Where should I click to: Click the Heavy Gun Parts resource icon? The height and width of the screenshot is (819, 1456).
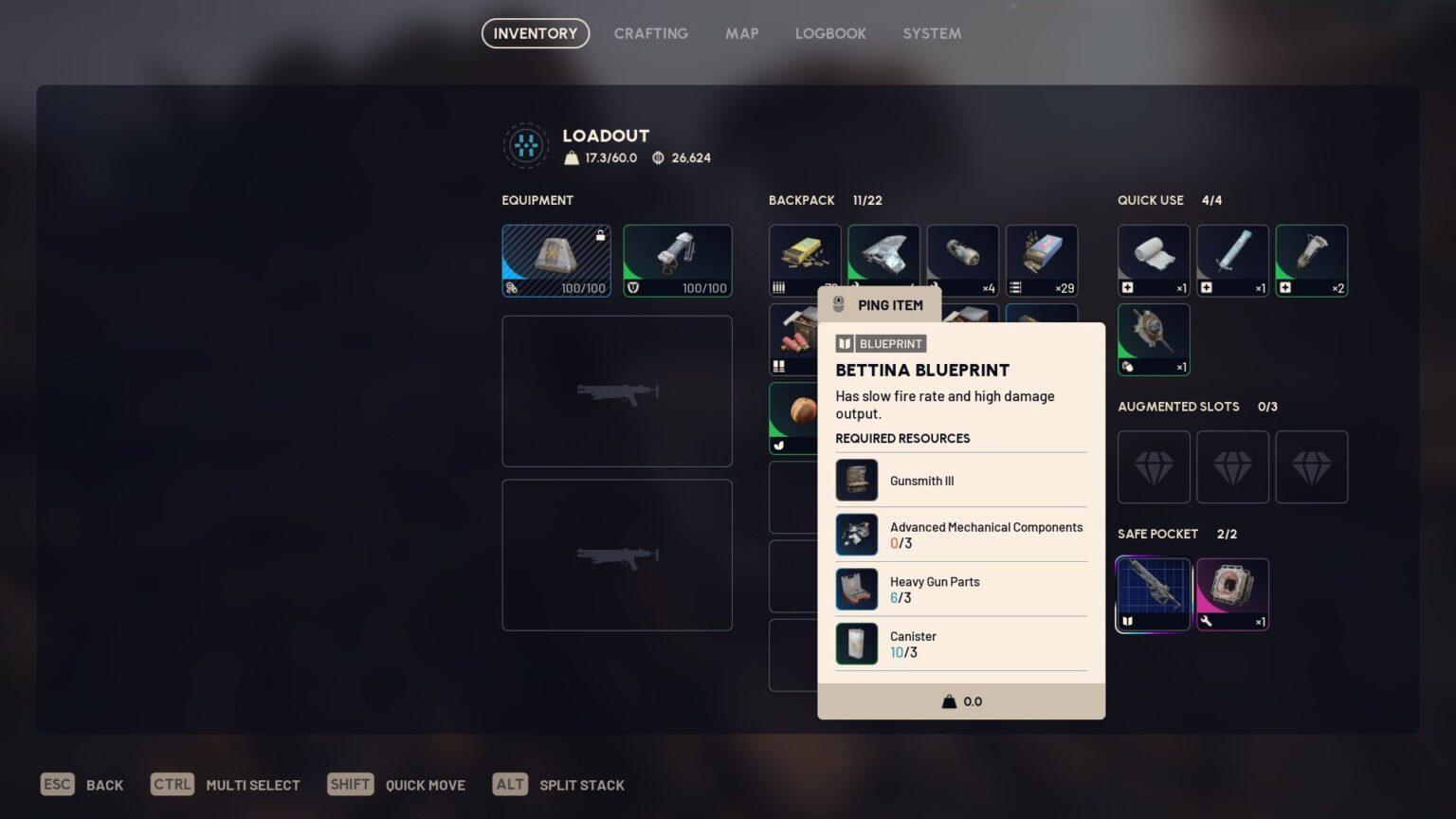coord(856,589)
